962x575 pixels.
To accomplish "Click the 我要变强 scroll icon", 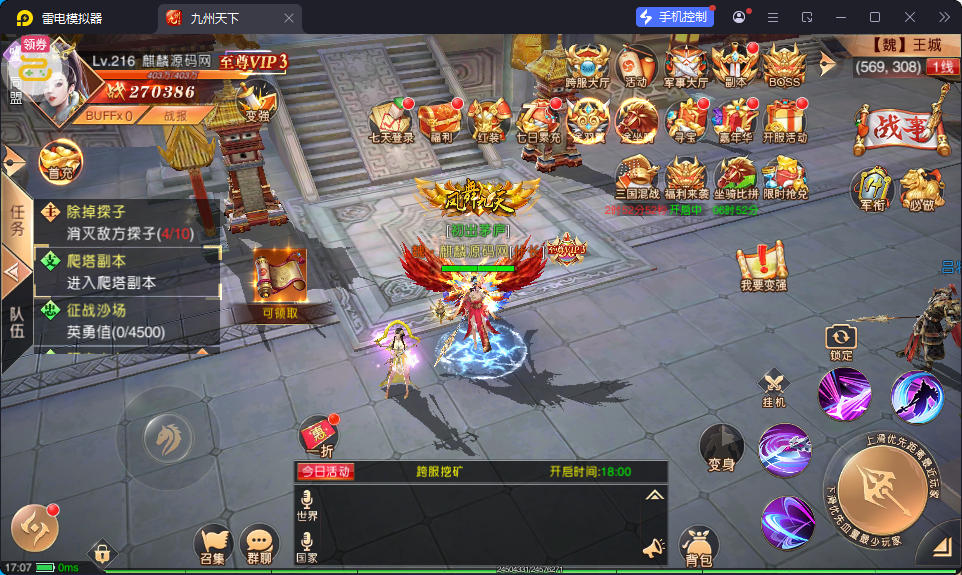I will [x=764, y=268].
